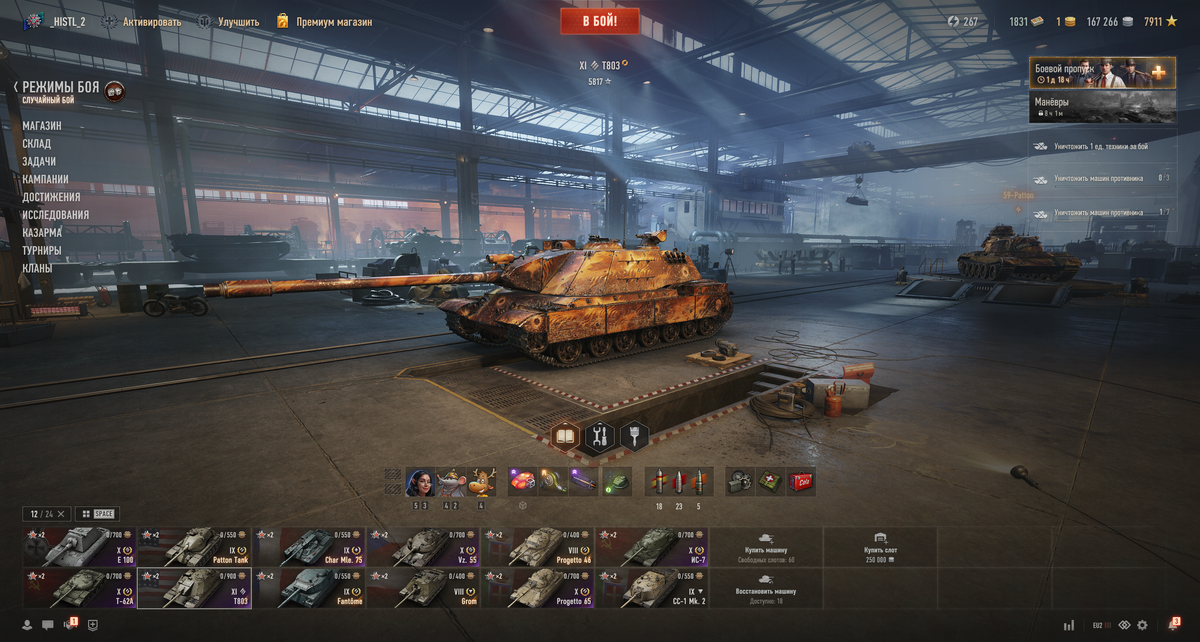Pick the Progetto 65 tank card
The width and height of the screenshot is (1200, 642).
coord(537,588)
